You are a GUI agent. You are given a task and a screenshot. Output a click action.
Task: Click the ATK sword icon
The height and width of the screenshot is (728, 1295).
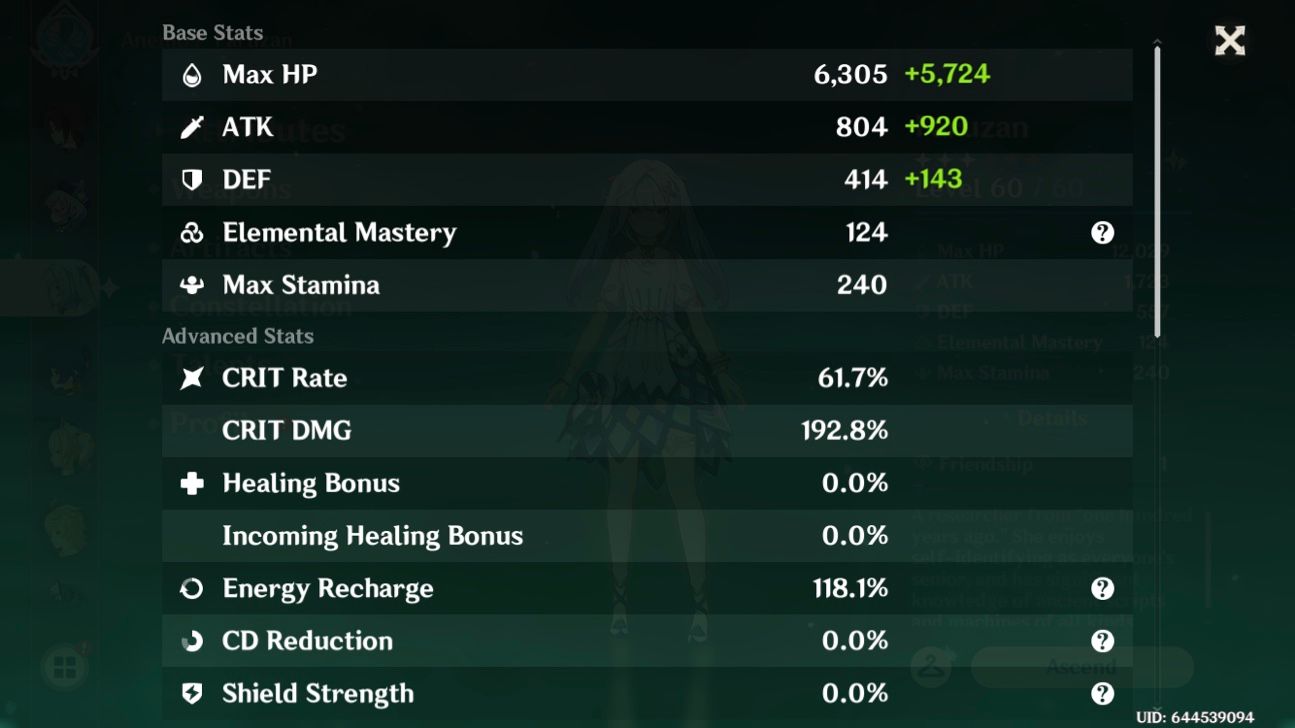pyautogui.click(x=193, y=126)
